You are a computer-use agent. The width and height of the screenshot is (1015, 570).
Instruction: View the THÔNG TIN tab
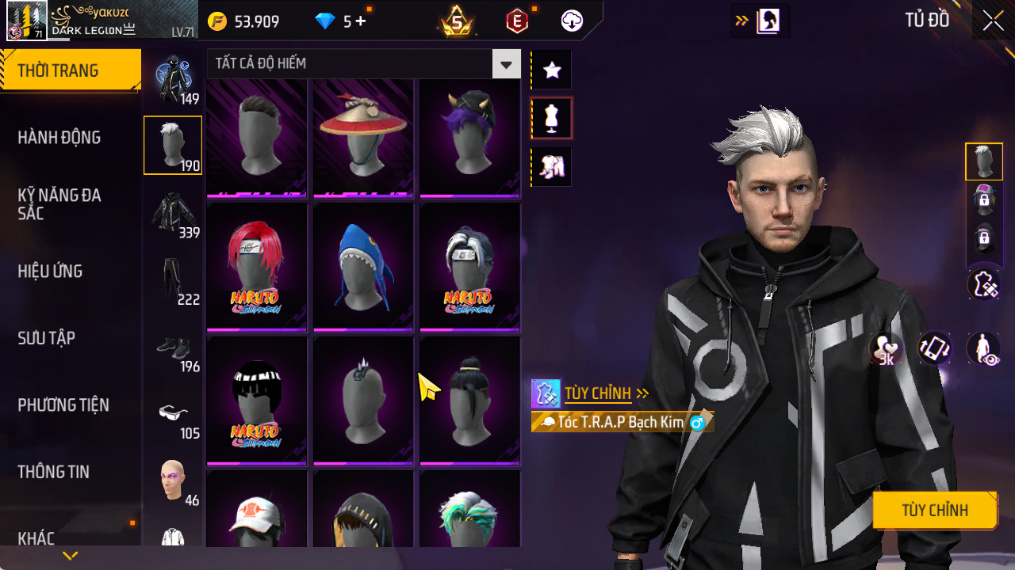click(x=53, y=472)
